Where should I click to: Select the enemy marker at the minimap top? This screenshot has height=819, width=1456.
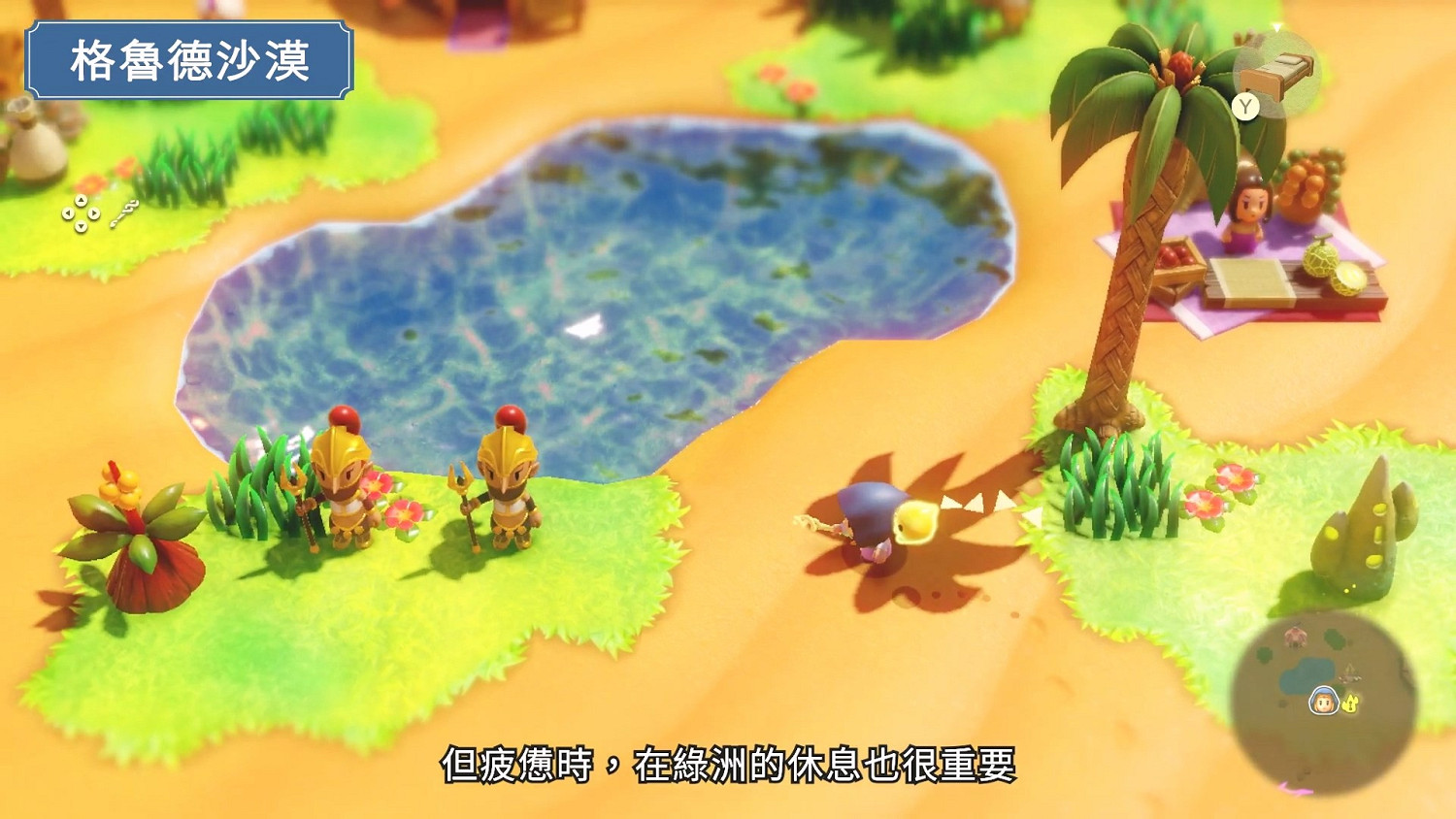[x=1295, y=636]
